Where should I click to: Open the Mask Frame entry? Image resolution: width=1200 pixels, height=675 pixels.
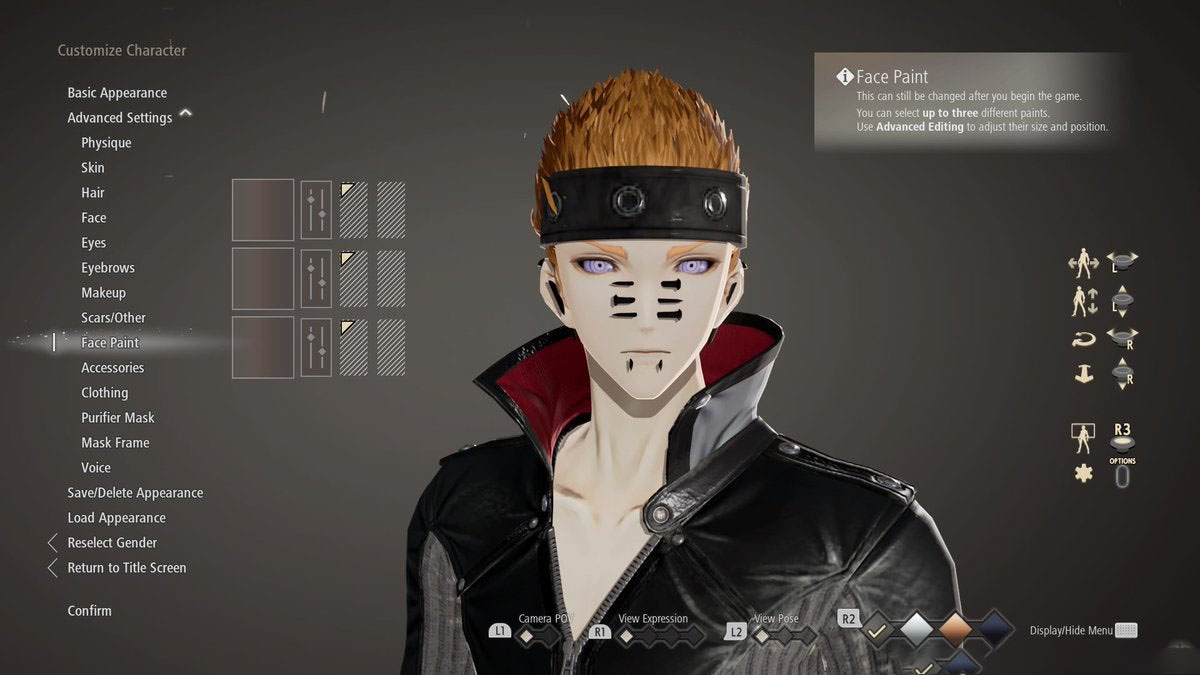point(115,443)
